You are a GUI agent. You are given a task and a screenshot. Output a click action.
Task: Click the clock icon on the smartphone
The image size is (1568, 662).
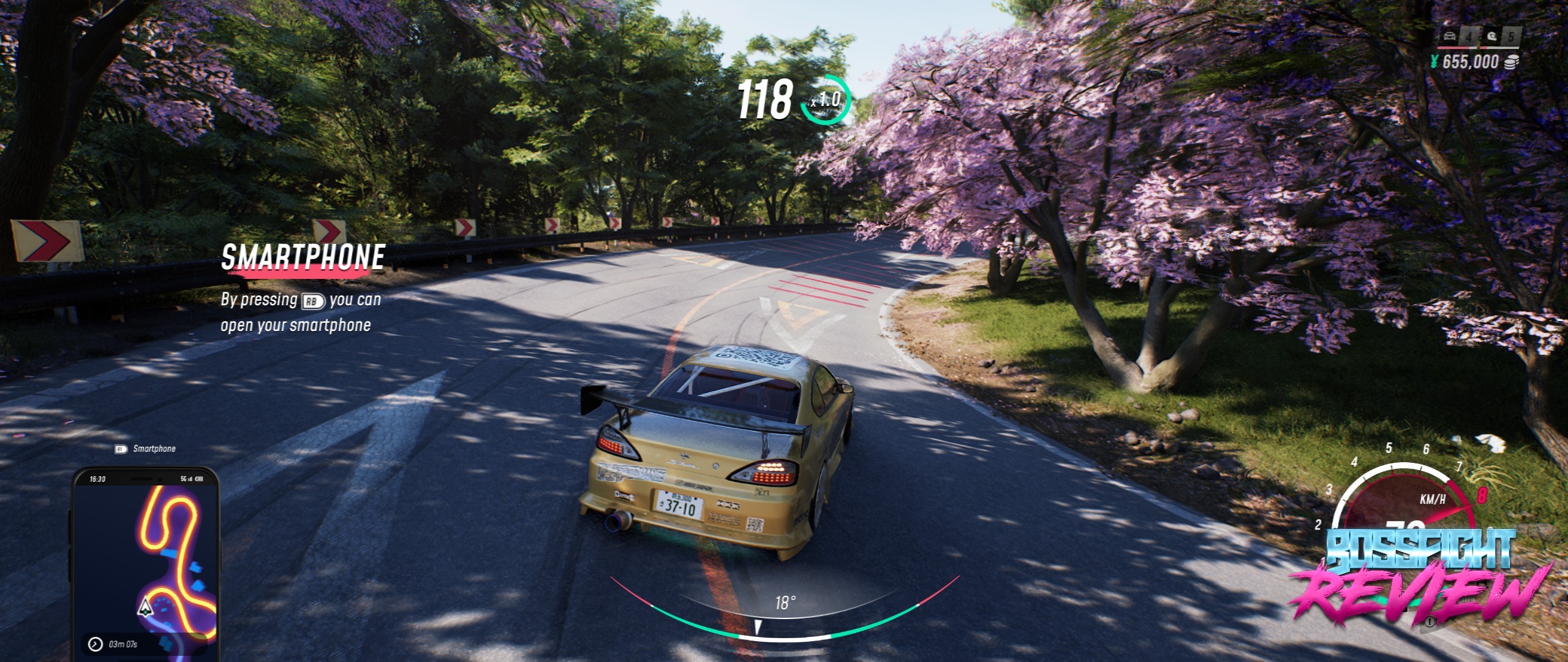95,644
